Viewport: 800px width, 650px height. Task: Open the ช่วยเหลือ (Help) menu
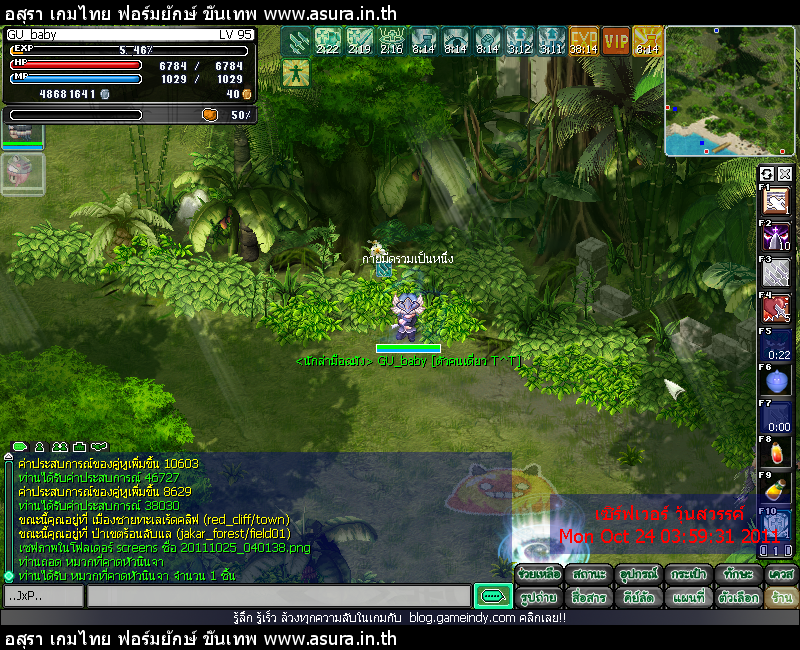pos(537,575)
